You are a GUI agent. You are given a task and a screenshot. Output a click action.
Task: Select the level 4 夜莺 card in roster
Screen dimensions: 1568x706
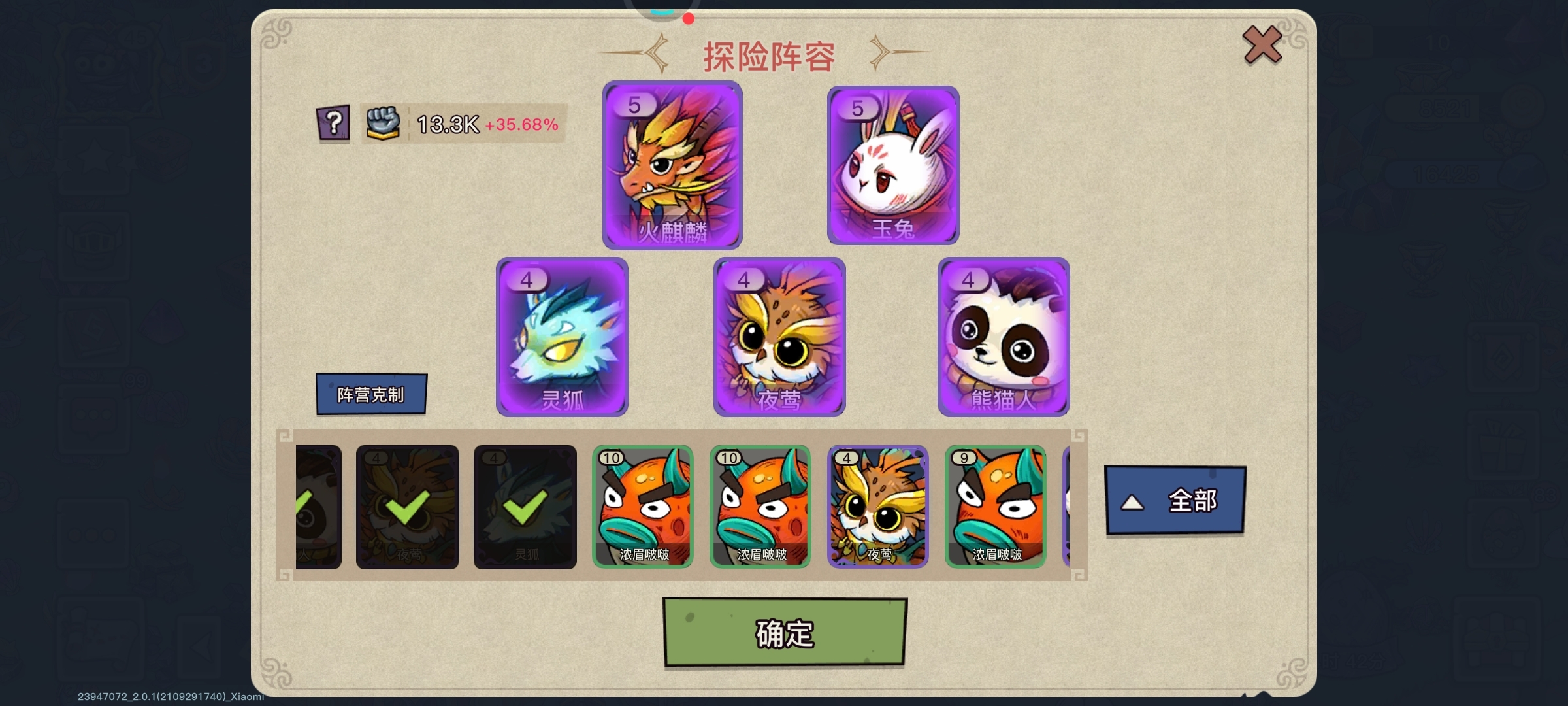(878, 507)
